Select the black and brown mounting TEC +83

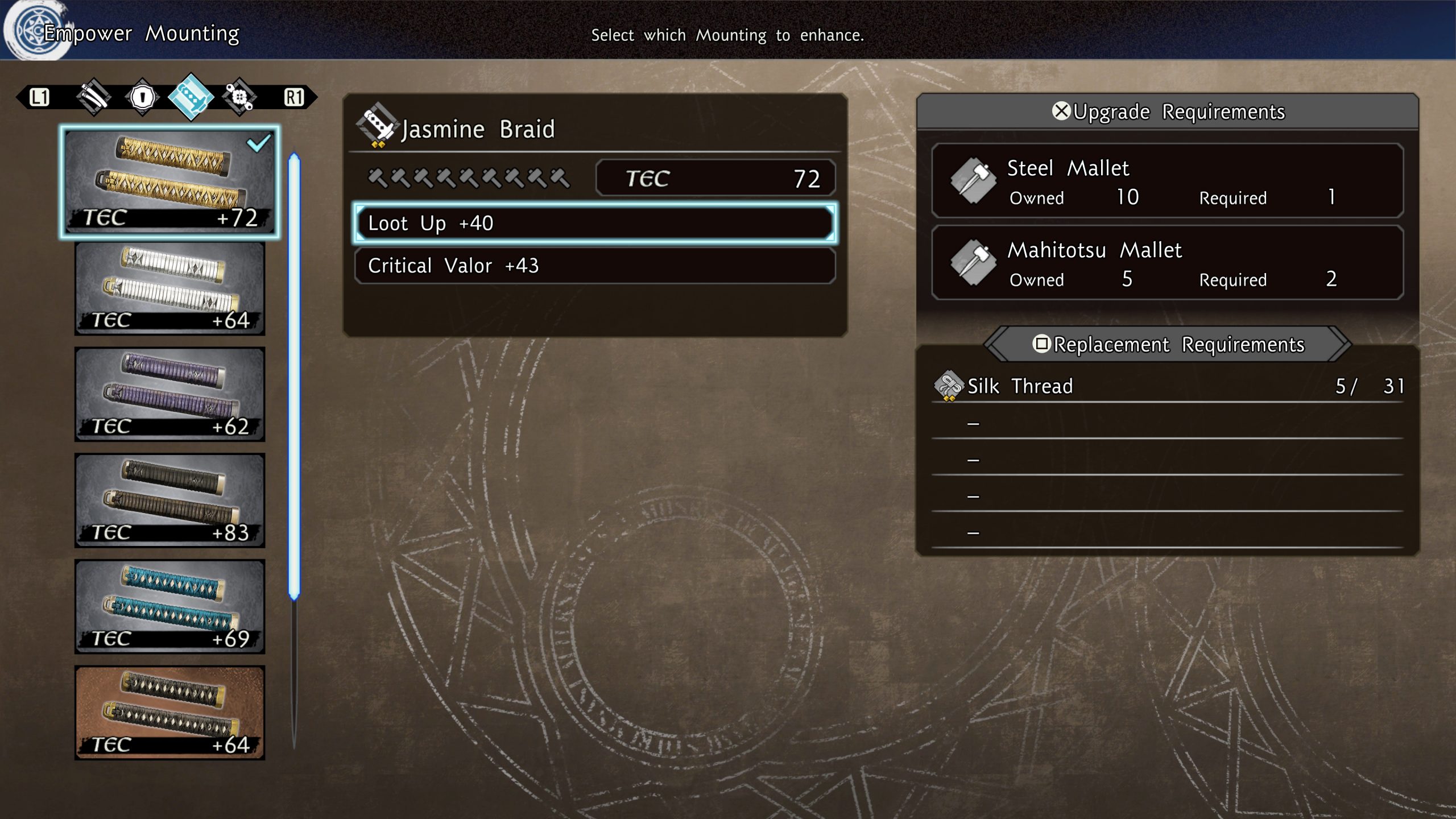coord(169,500)
